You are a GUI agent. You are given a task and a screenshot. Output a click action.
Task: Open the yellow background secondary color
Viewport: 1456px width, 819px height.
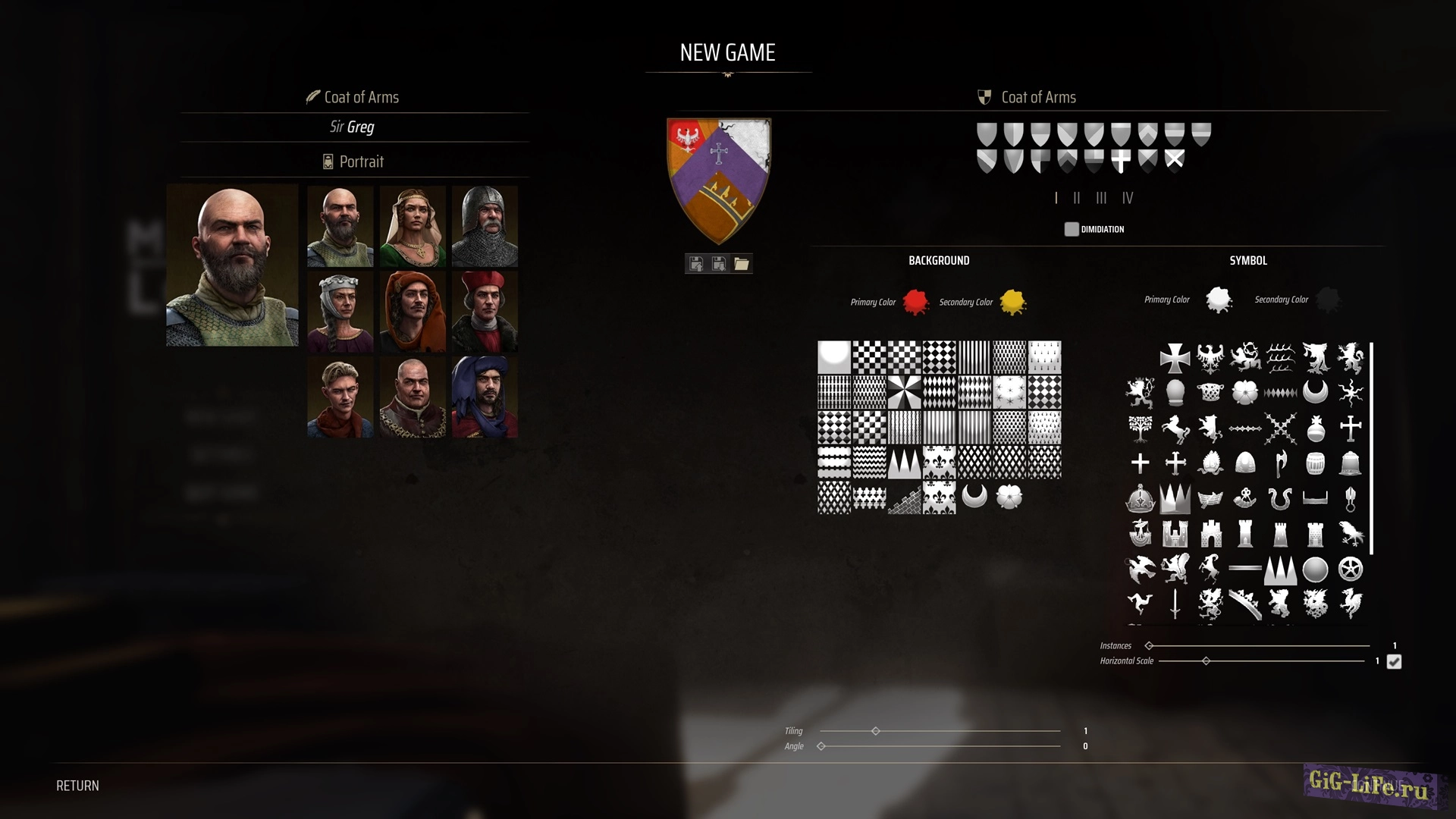pyautogui.click(x=1012, y=302)
